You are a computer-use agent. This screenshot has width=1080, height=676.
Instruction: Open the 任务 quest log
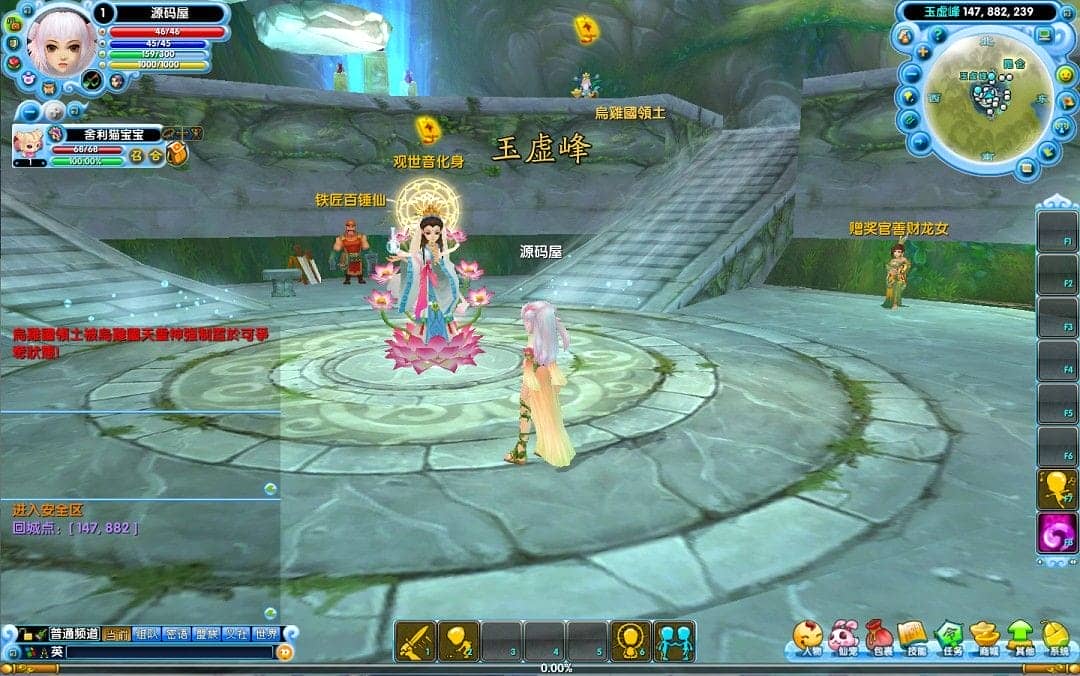[x=948, y=637]
